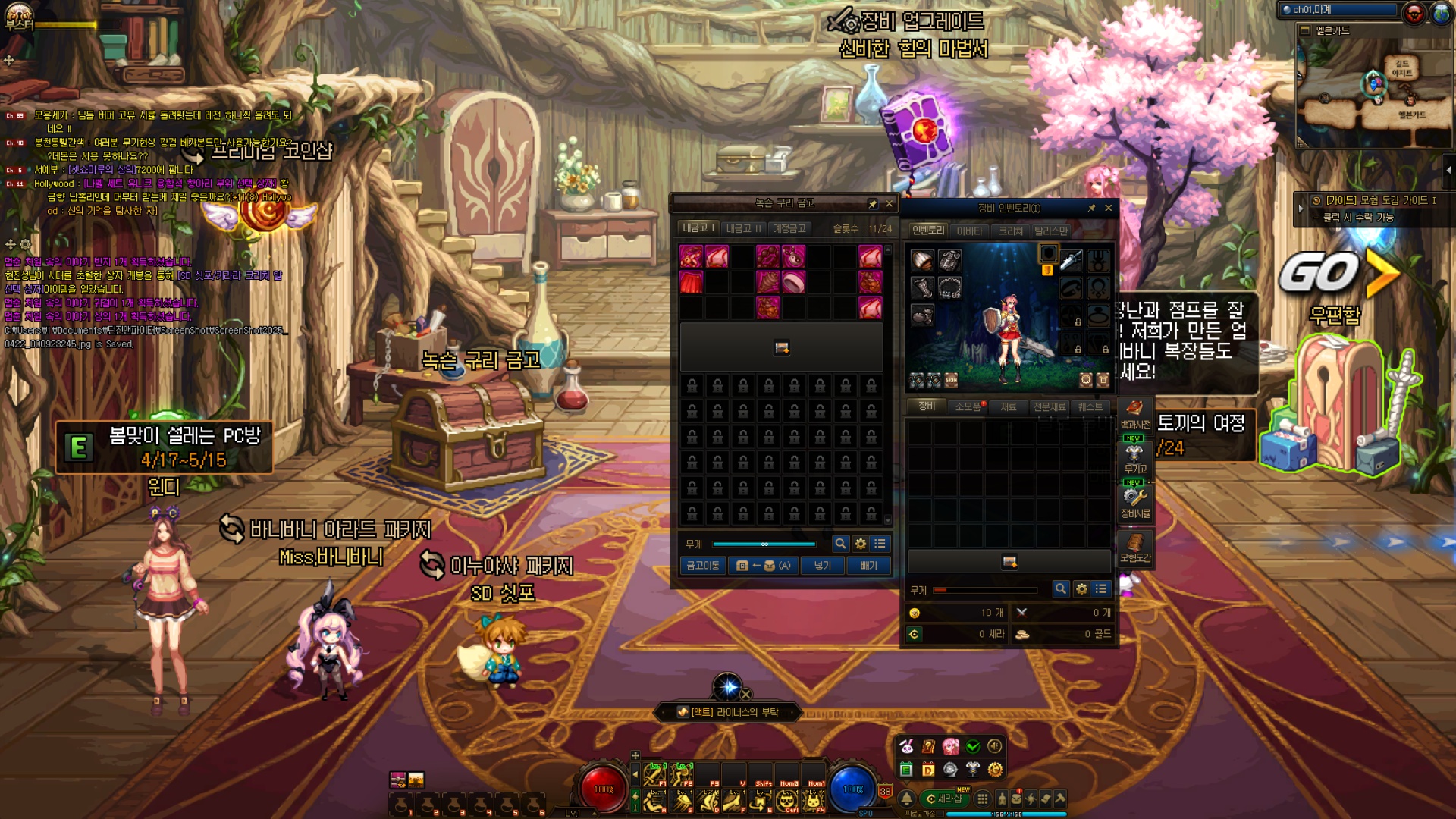Click the notification bell icon

coord(907,799)
